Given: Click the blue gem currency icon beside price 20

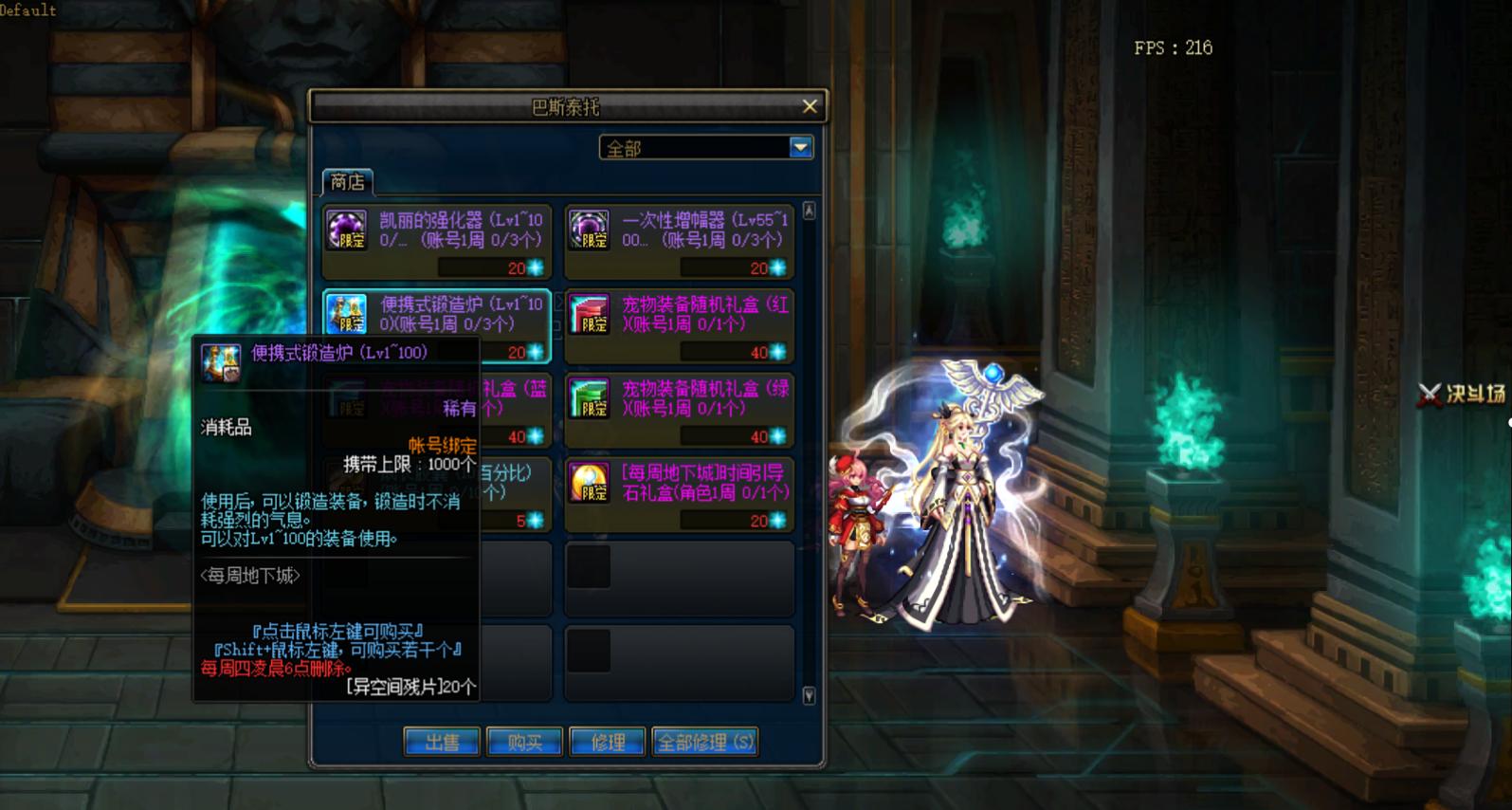Looking at the screenshot, I should pyautogui.click(x=537, y=268).
